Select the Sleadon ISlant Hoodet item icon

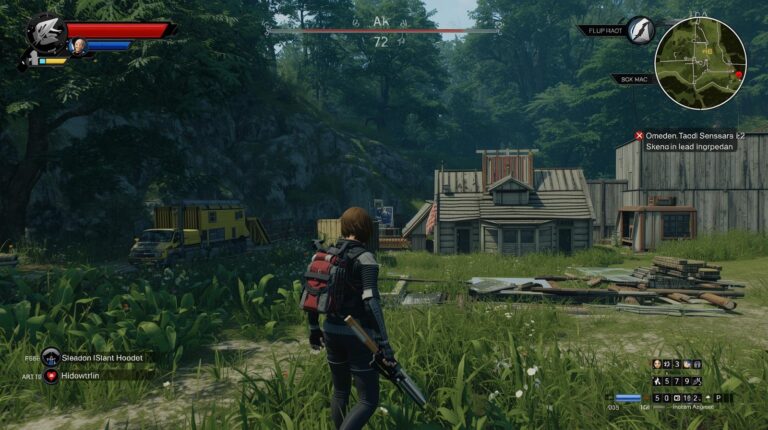click(x=51, y=357)
